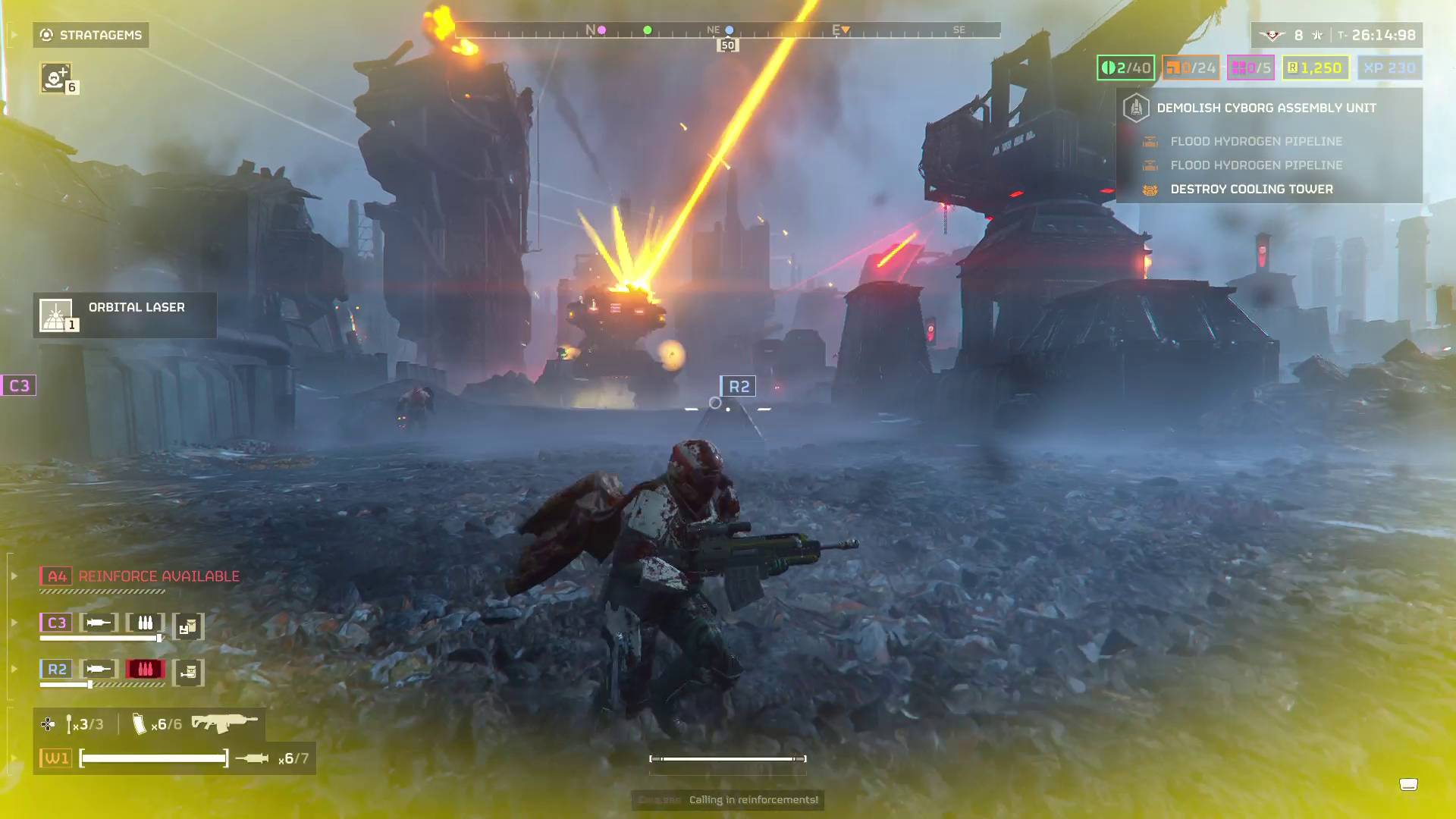Viewport: 1456px width, 819px height.
Task: Click the Stratagems shield icon top-left
Action: (x=45, y=34)
